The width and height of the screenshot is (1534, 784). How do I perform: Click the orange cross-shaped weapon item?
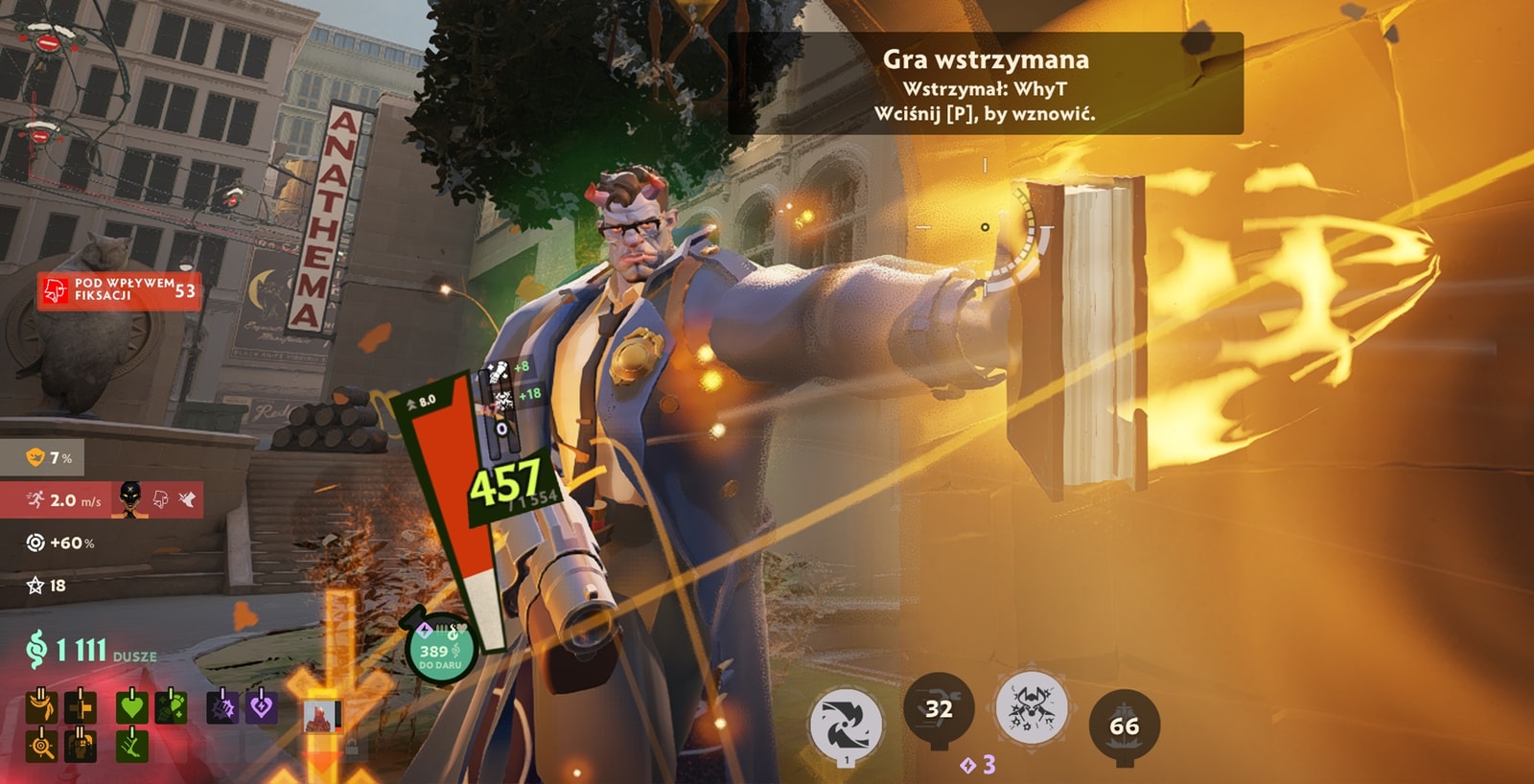coord(80,707)
